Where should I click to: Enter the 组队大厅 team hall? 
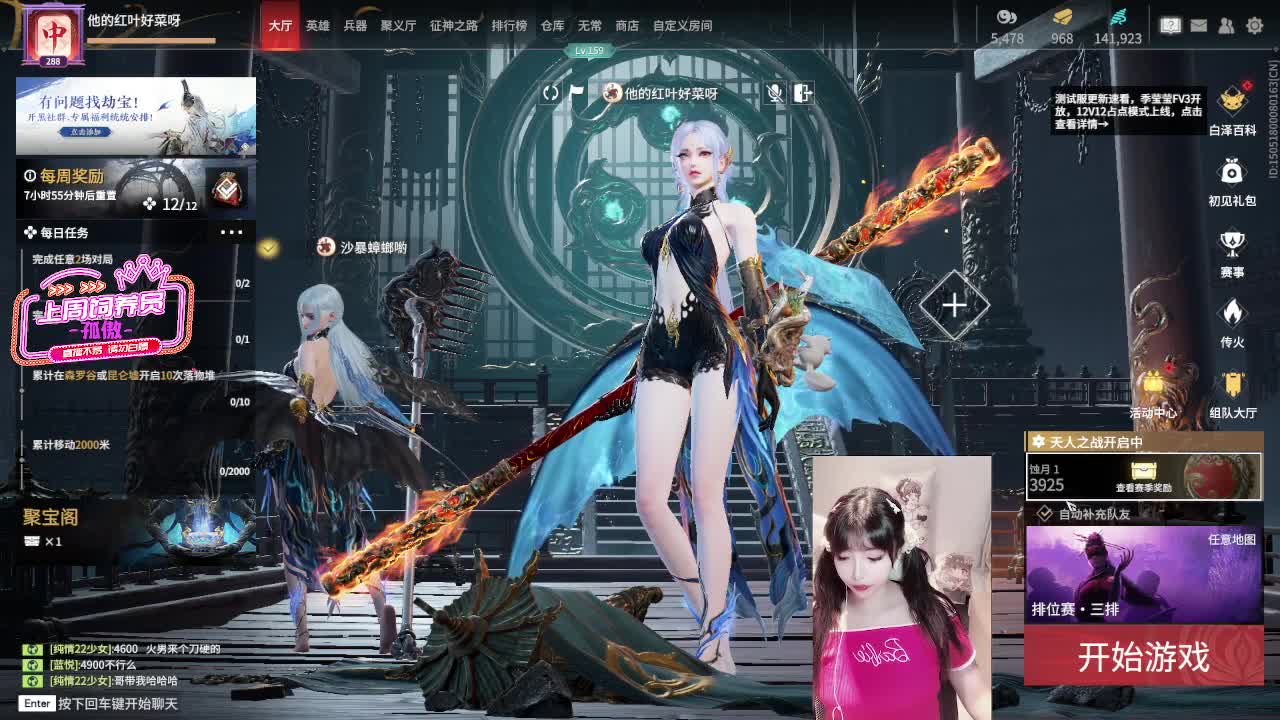[x=1231, y=390]
